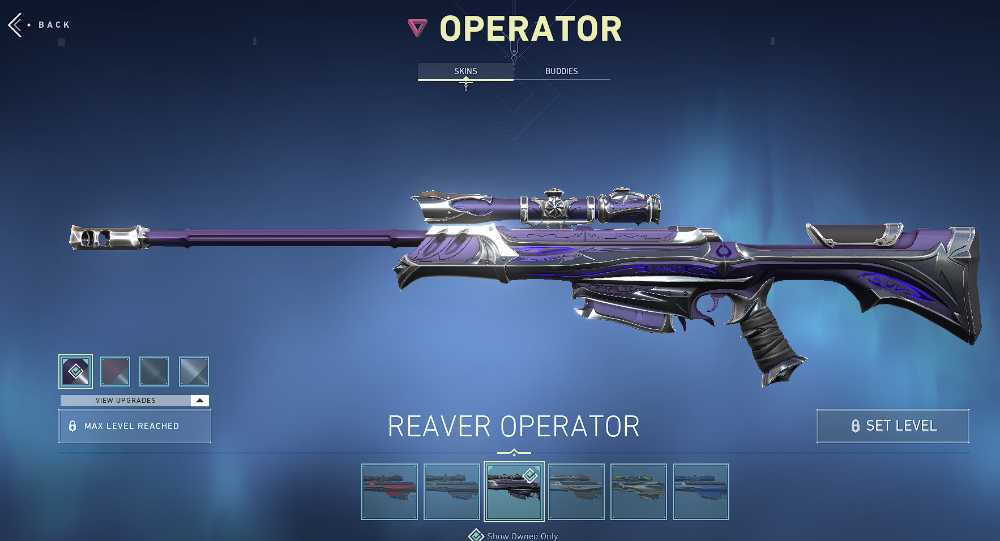Switch to the Skins tab
This screenshot has height=541, width=1000.
click(465, 72)
